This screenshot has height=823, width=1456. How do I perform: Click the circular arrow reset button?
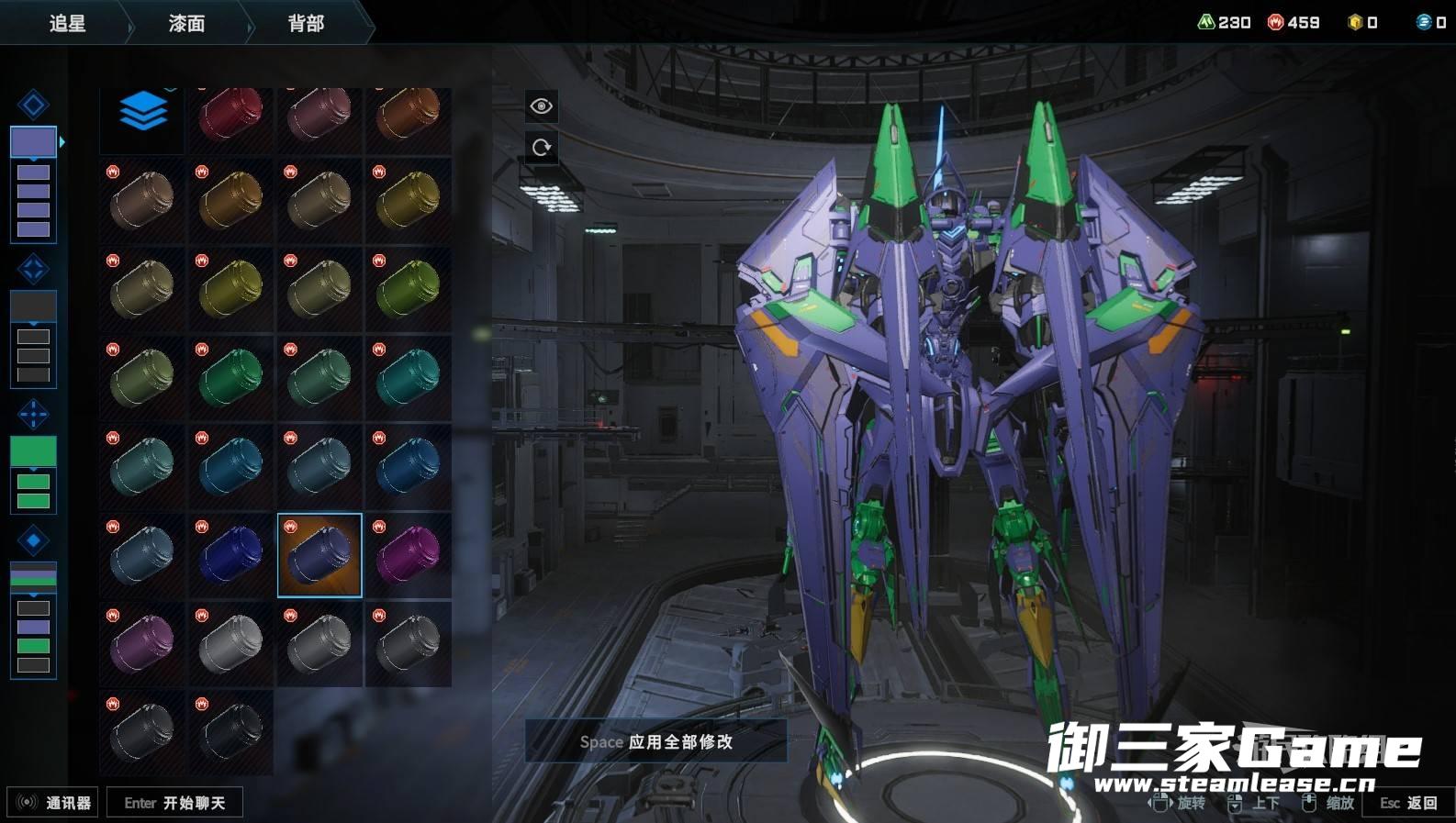(542, 148)
